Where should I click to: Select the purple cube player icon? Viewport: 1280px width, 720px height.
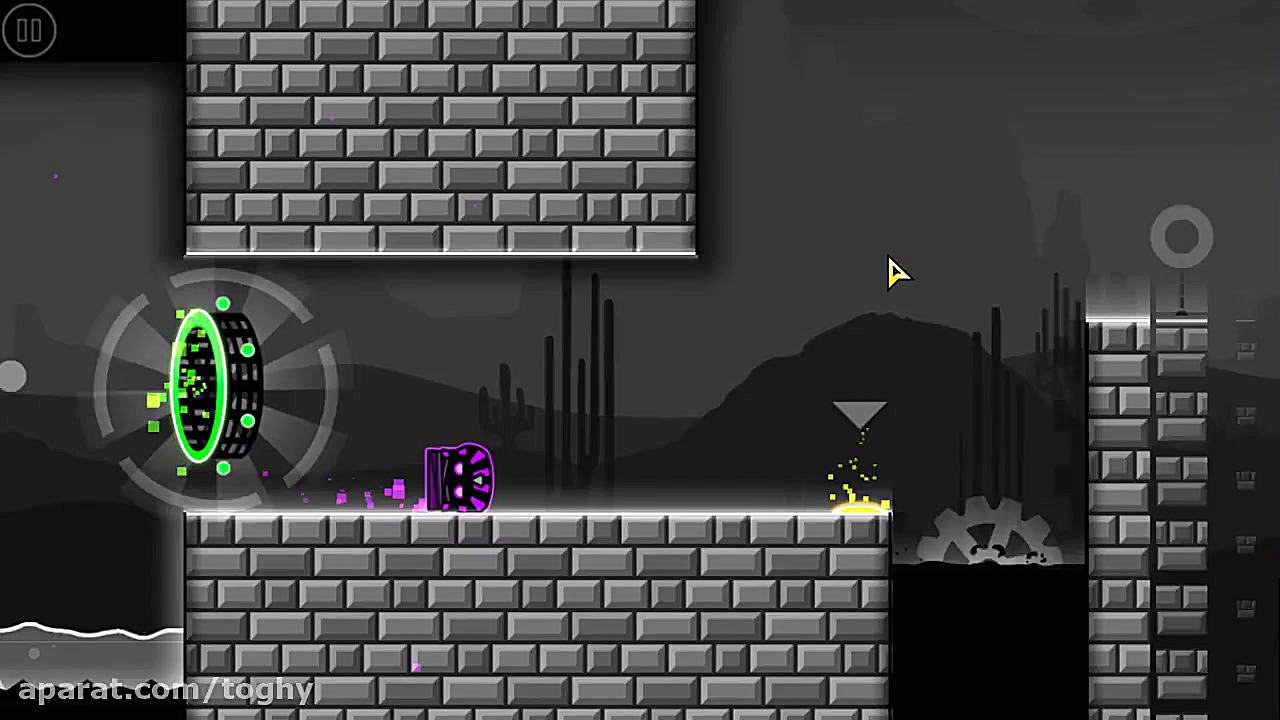coord(458,478)
